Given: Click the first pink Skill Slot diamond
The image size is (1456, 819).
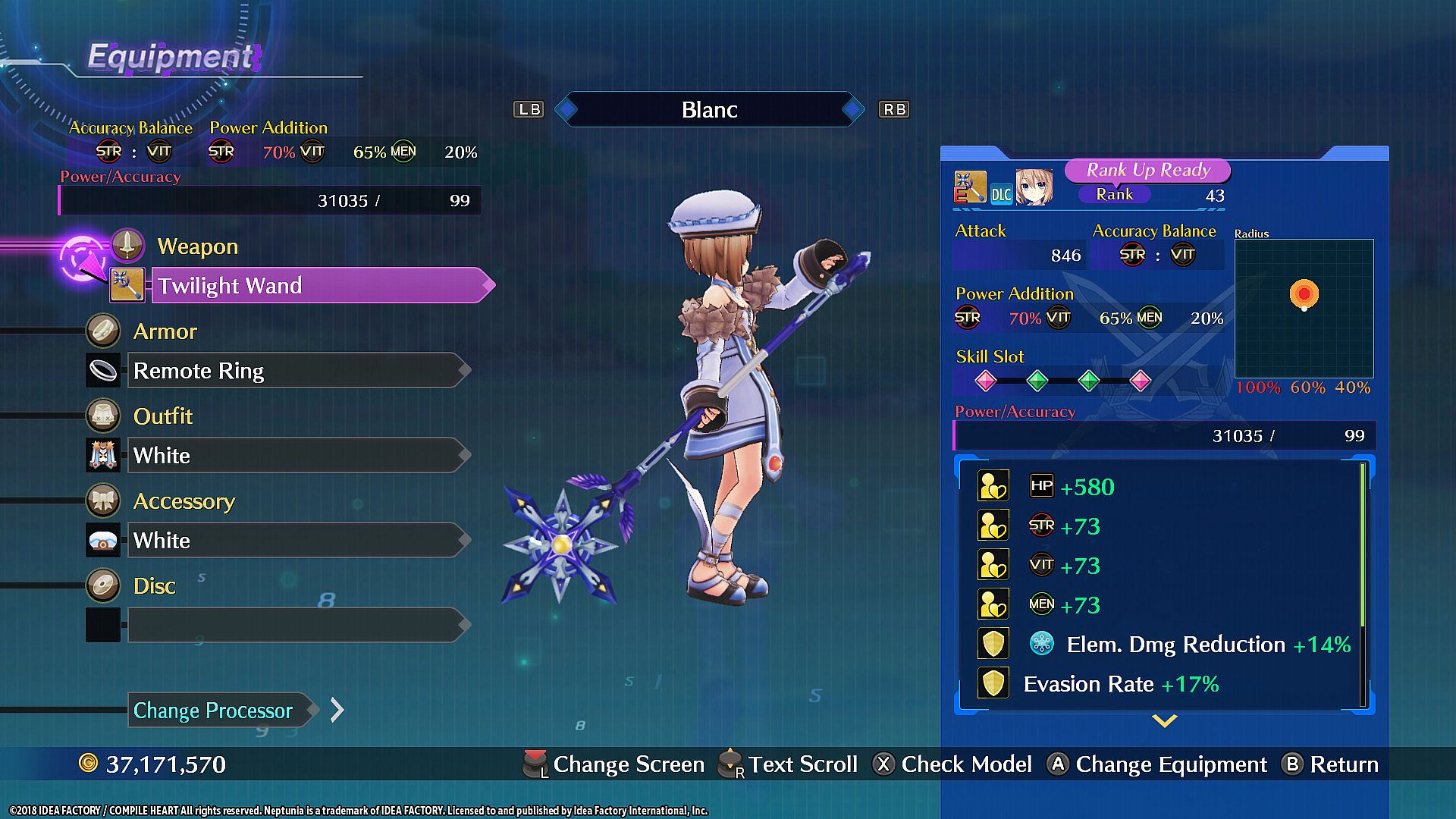Looking at the screenshot, I should pos(985,381).
